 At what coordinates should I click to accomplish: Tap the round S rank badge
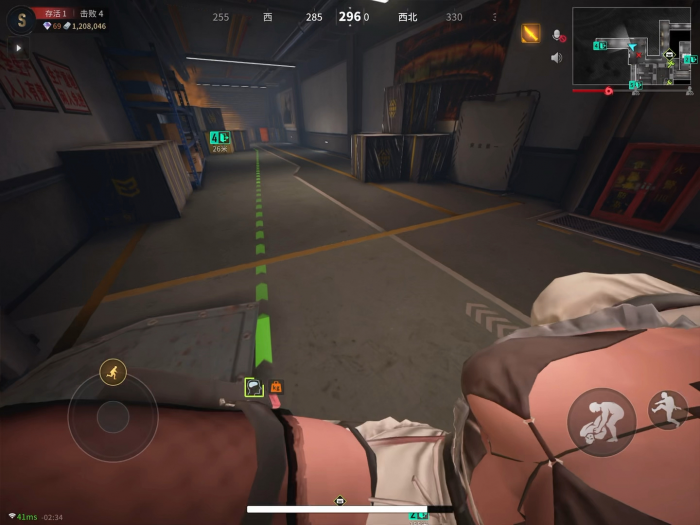pos(19,21)
